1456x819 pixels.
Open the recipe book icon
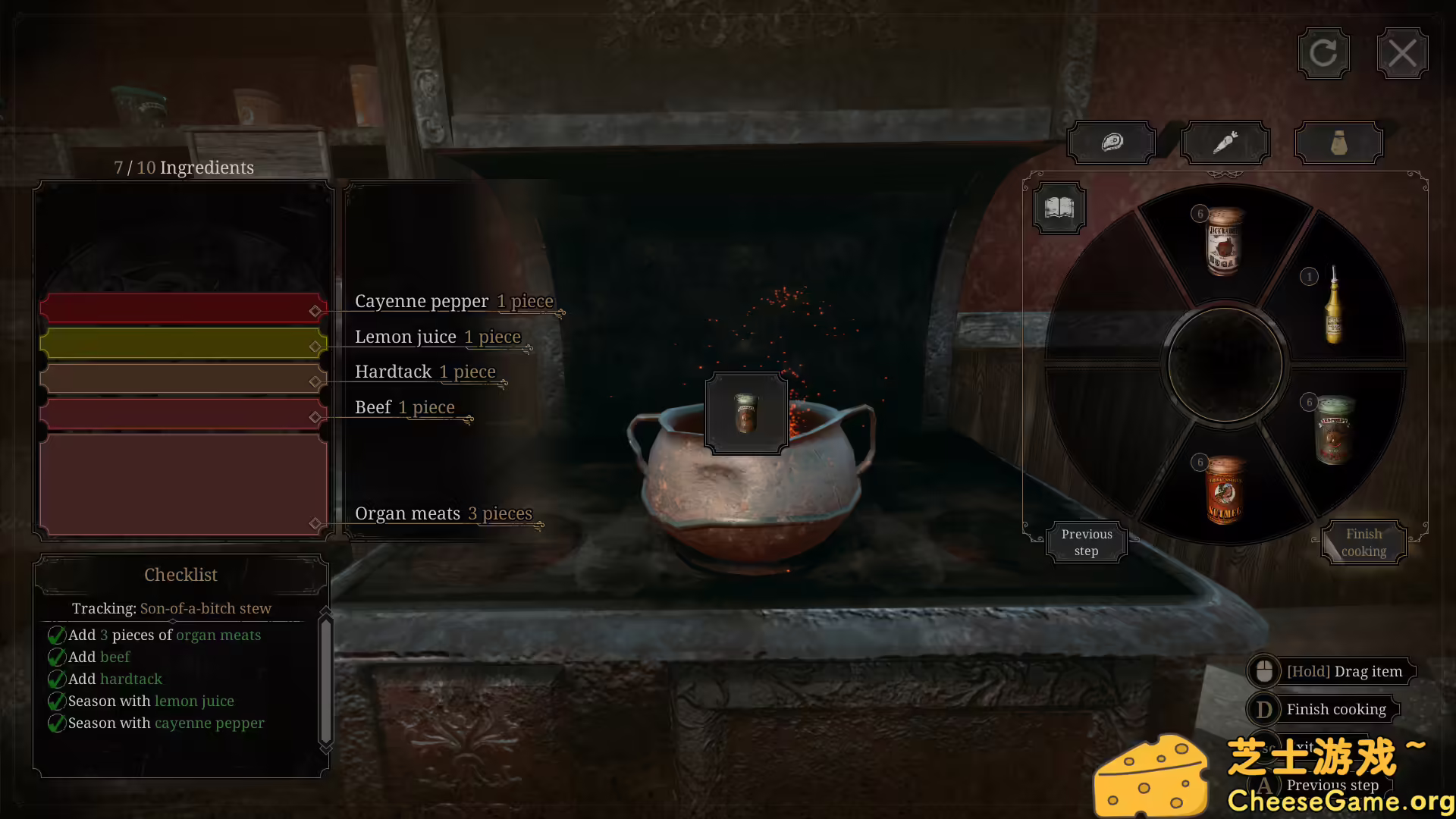(1059, 207)
